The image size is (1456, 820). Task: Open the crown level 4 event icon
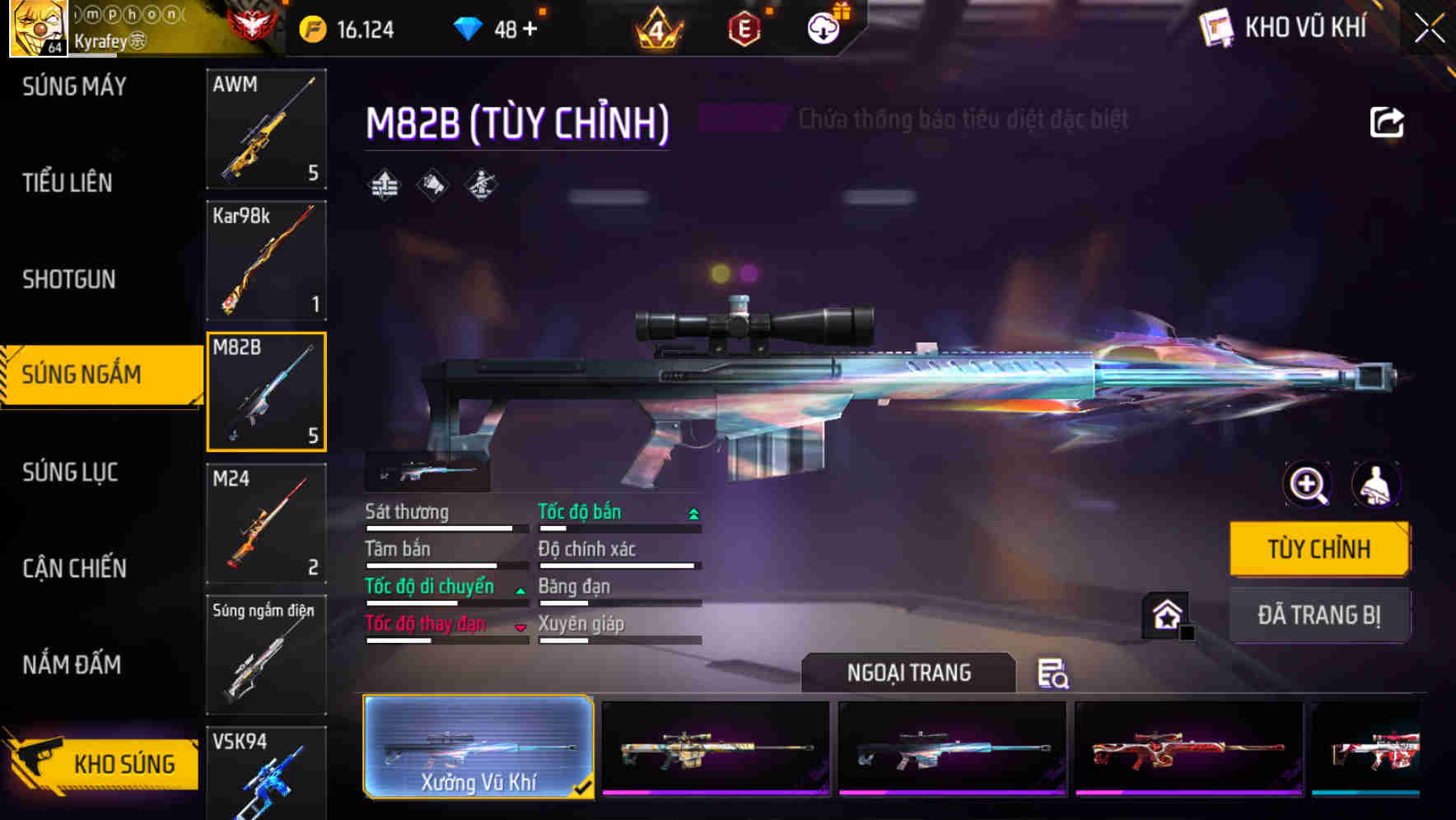(x=656, y=30)
